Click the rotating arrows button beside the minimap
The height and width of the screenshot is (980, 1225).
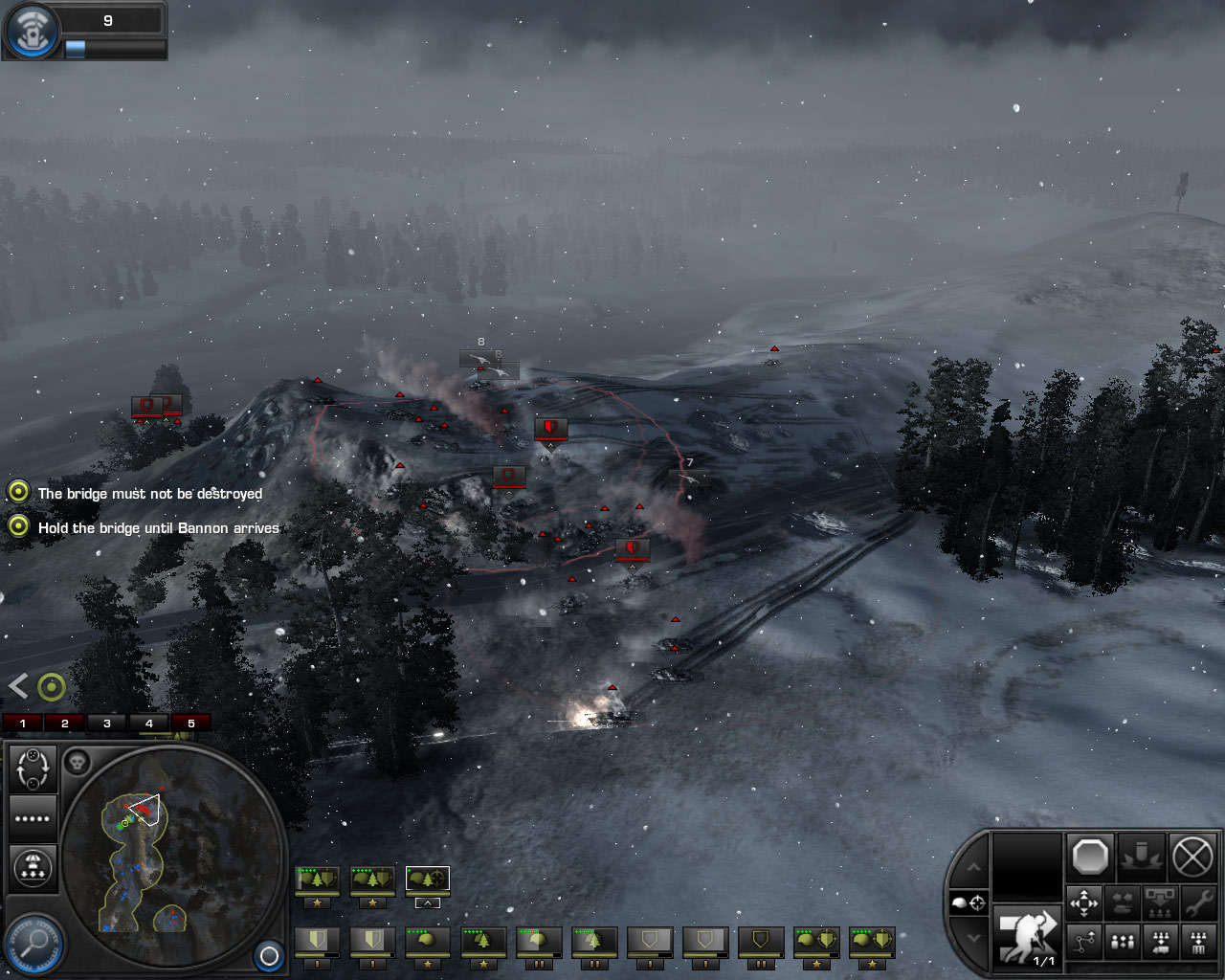33,768
